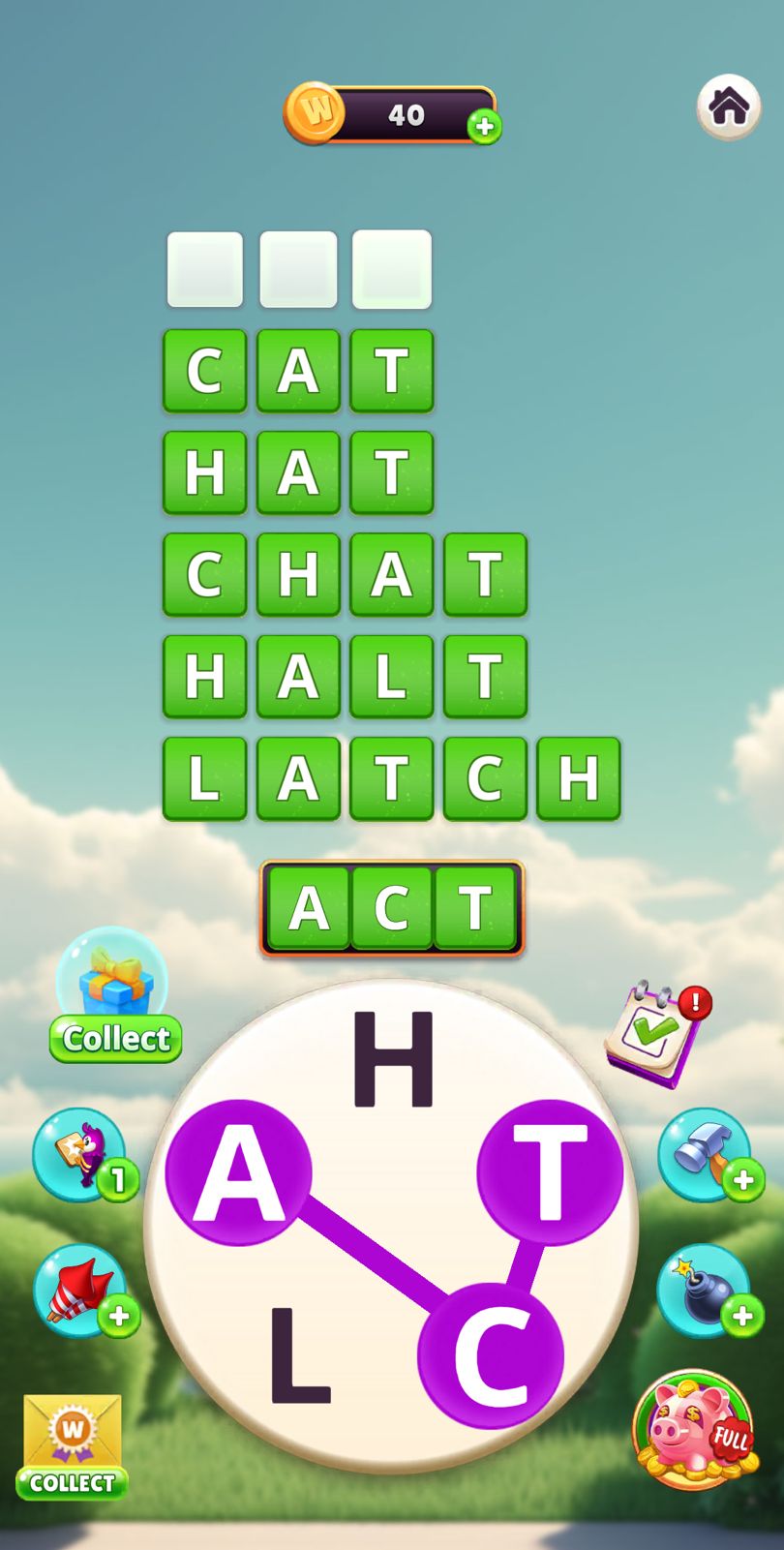784x1550 pixels.
Task: Activate the firework rocket booster
Action: click(x=81, y=1291)
